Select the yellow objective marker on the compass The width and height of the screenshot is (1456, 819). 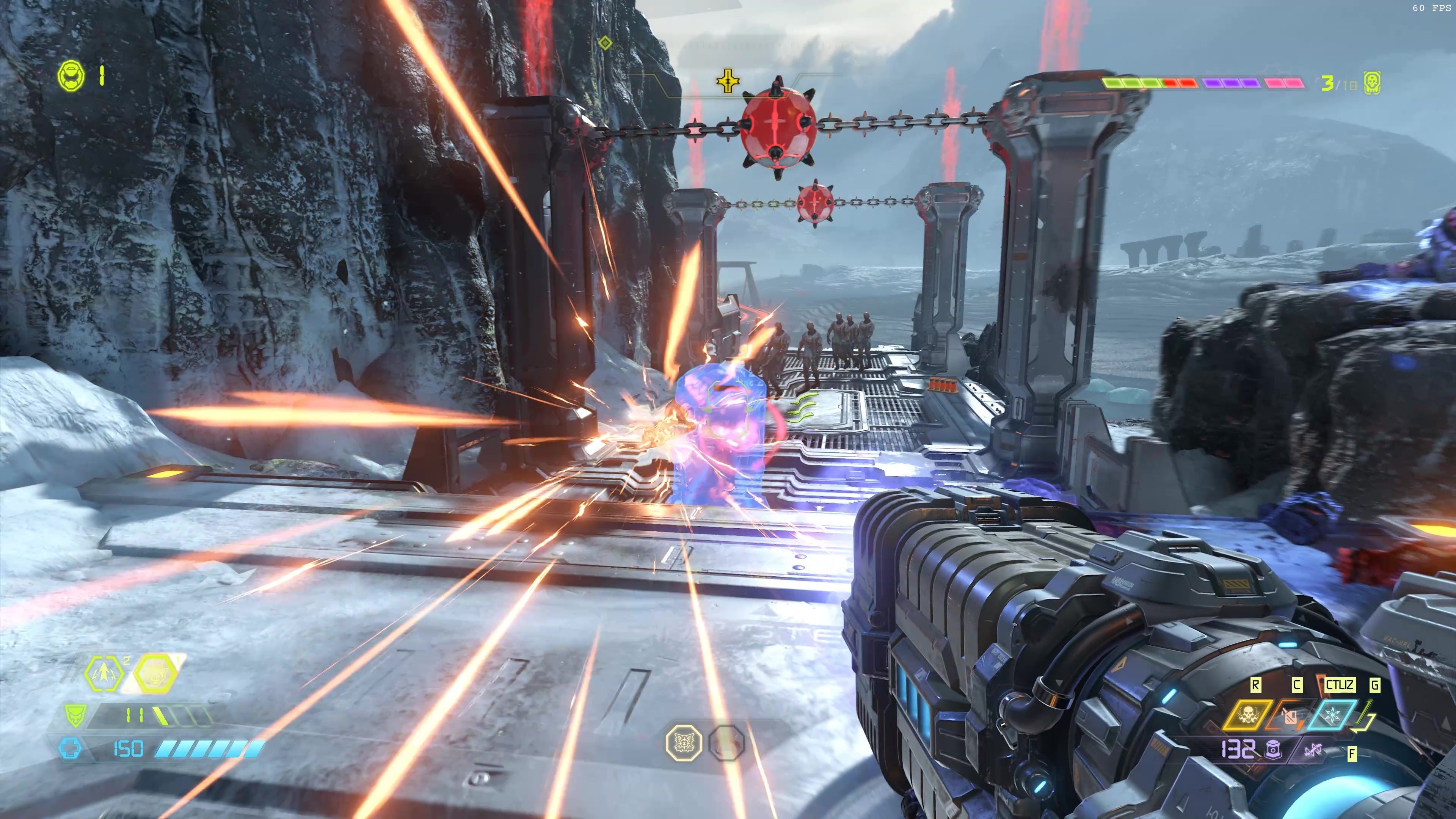728,82
